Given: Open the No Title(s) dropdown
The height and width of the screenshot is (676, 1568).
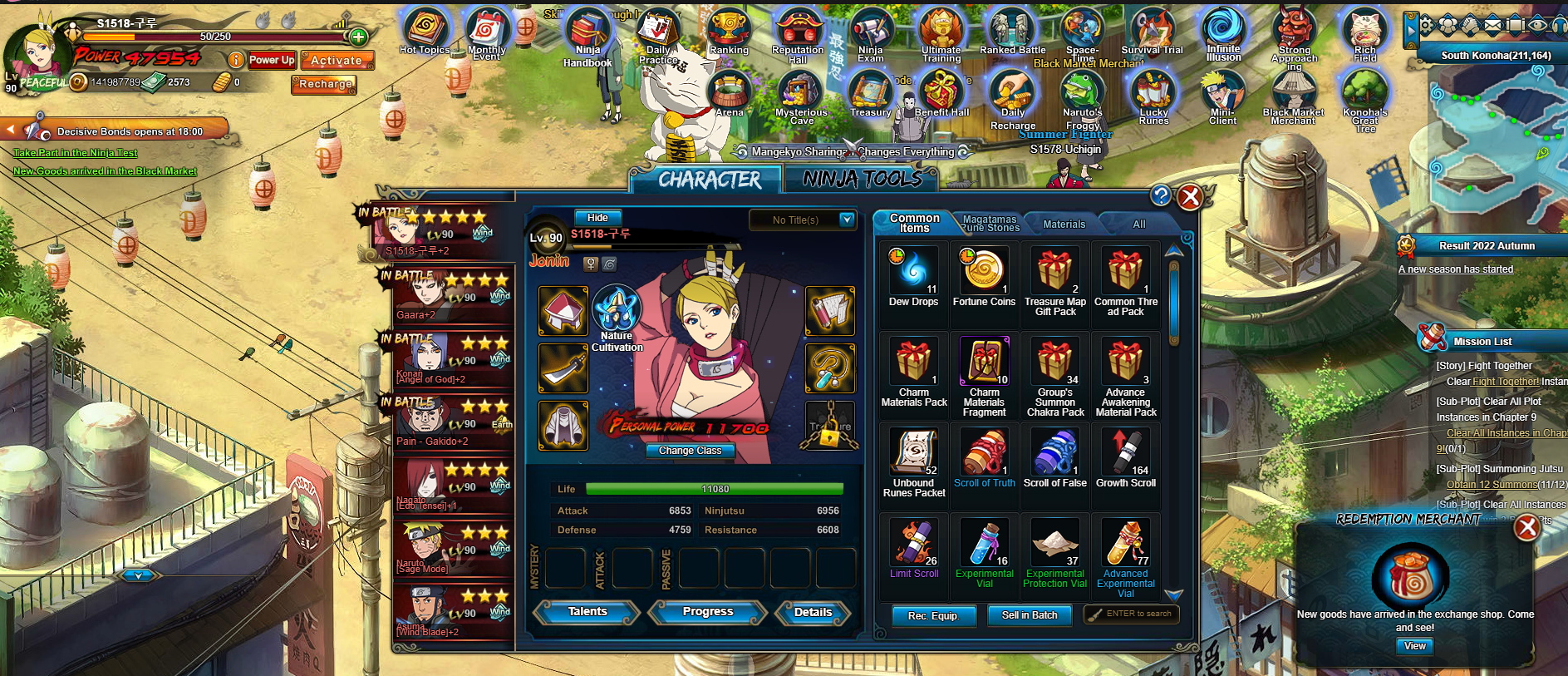Looking at the screenshot, I should click(846, 220).
